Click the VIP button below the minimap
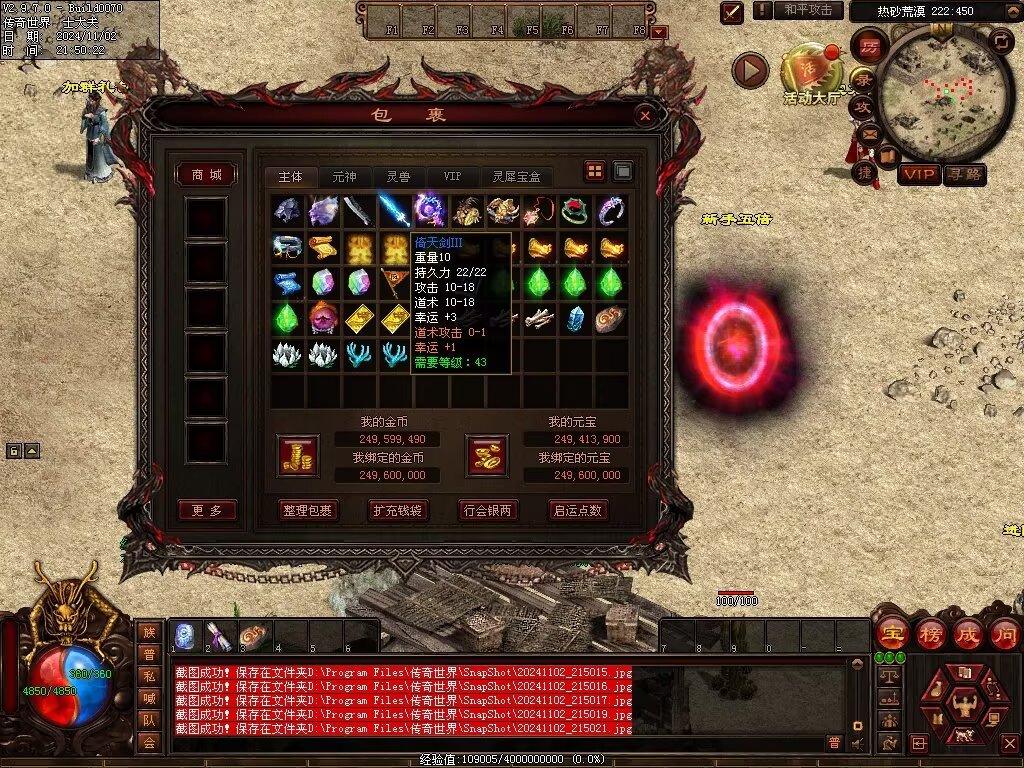Screen dimensions: 1024x768 pos(919,175)
